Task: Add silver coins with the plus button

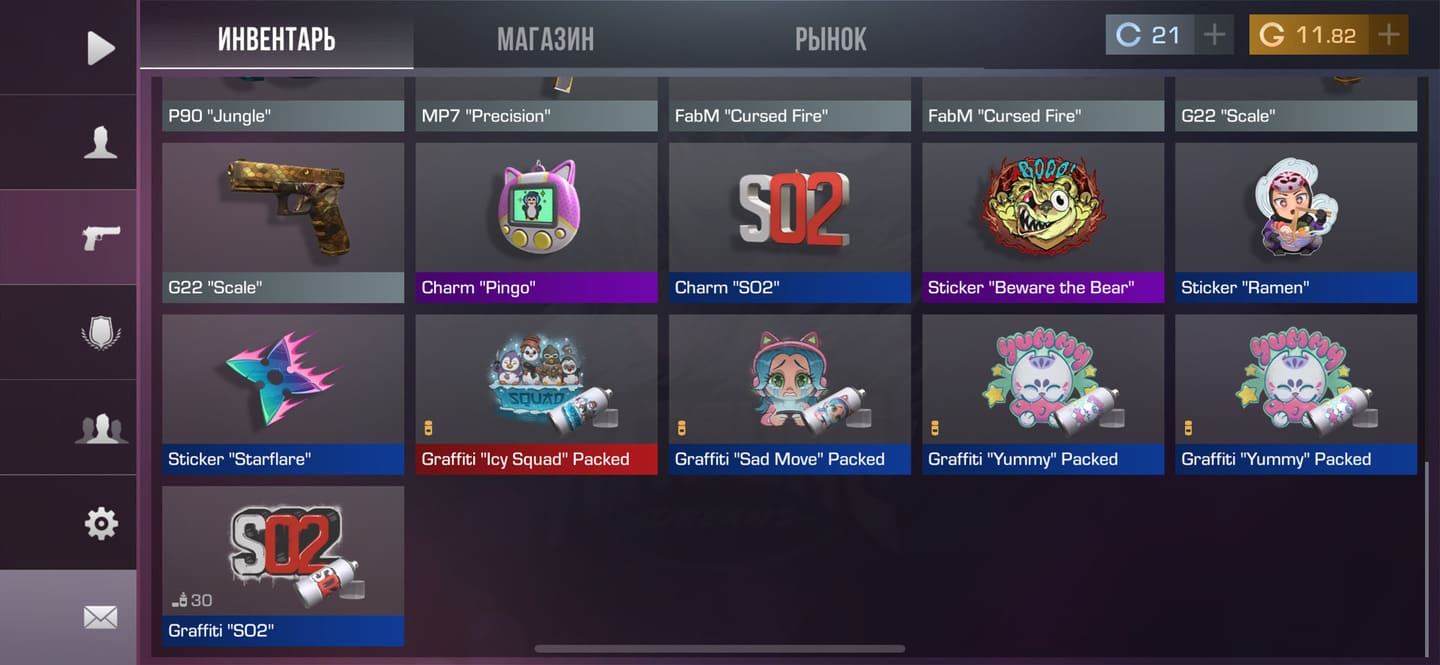Action: (1214, 35)
